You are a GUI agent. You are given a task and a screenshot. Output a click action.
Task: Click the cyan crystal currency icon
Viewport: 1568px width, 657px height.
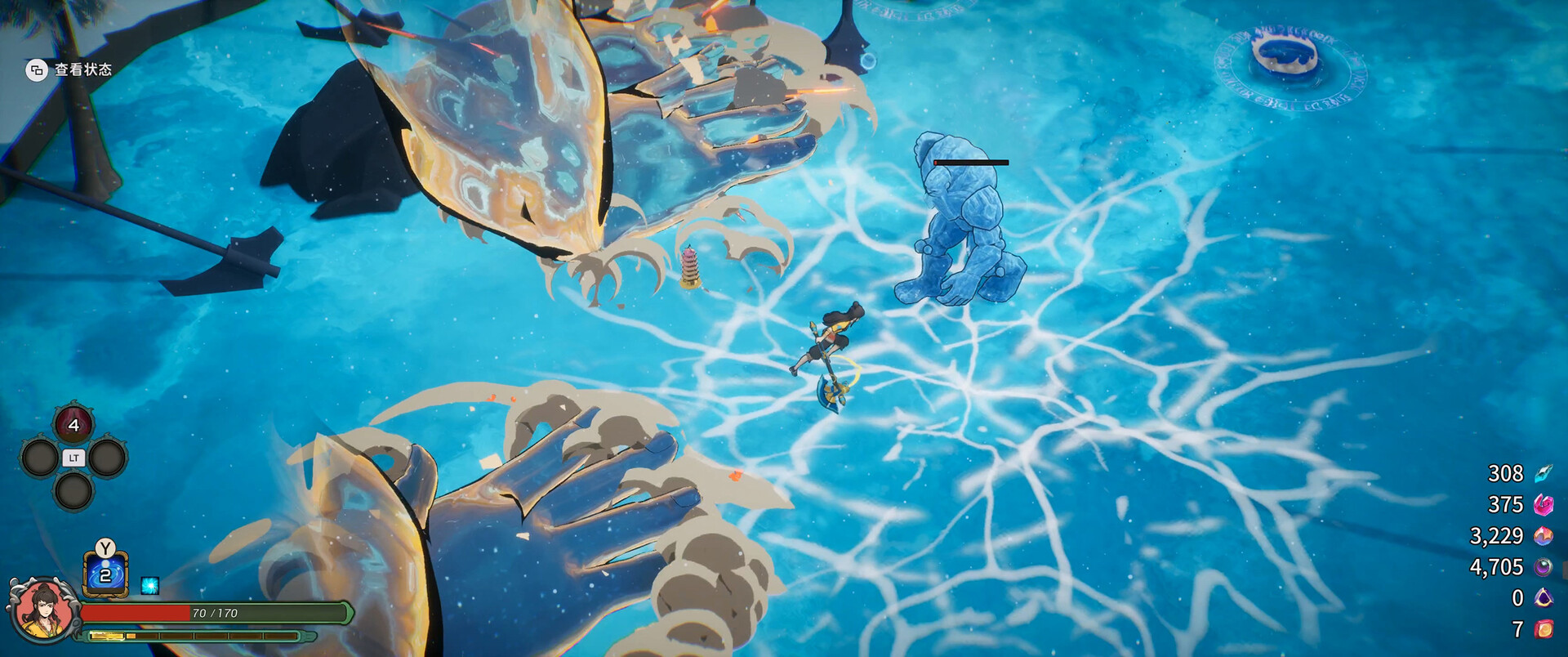(x=1543, y=474)
